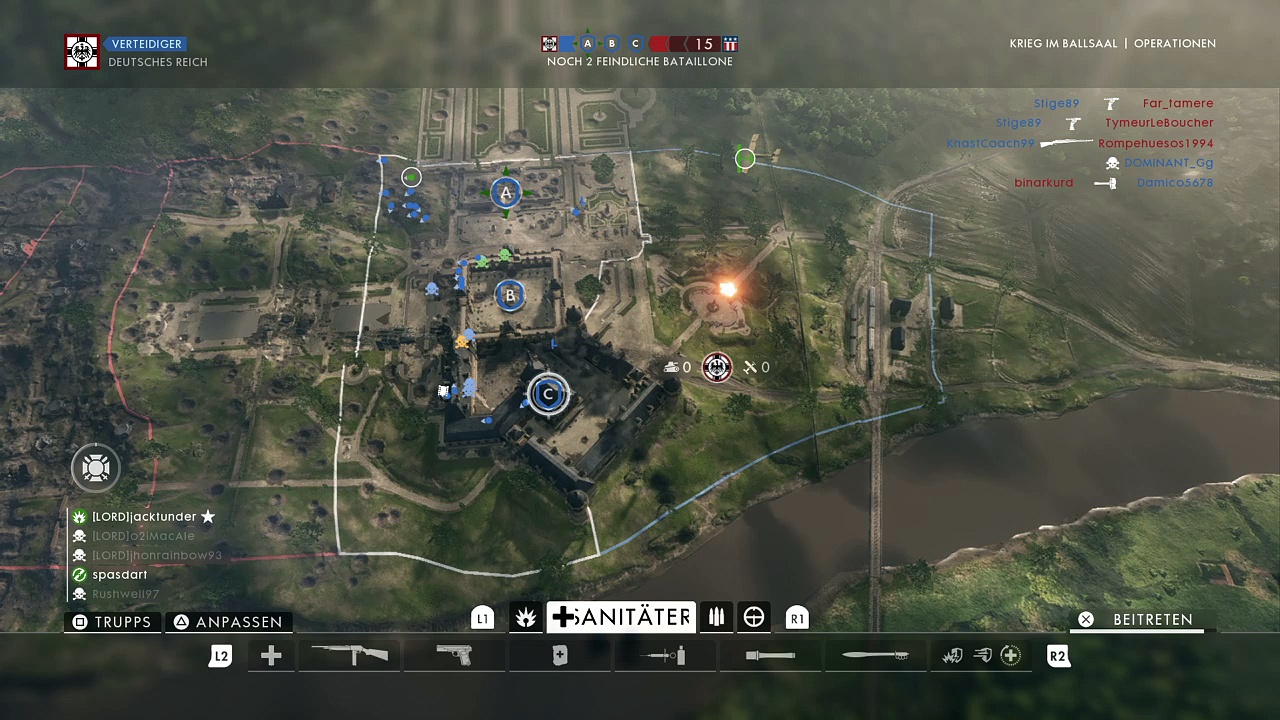Select the pistol sidearm slot
This screenshot has height=720, width=1280.
tap(455, 656)
